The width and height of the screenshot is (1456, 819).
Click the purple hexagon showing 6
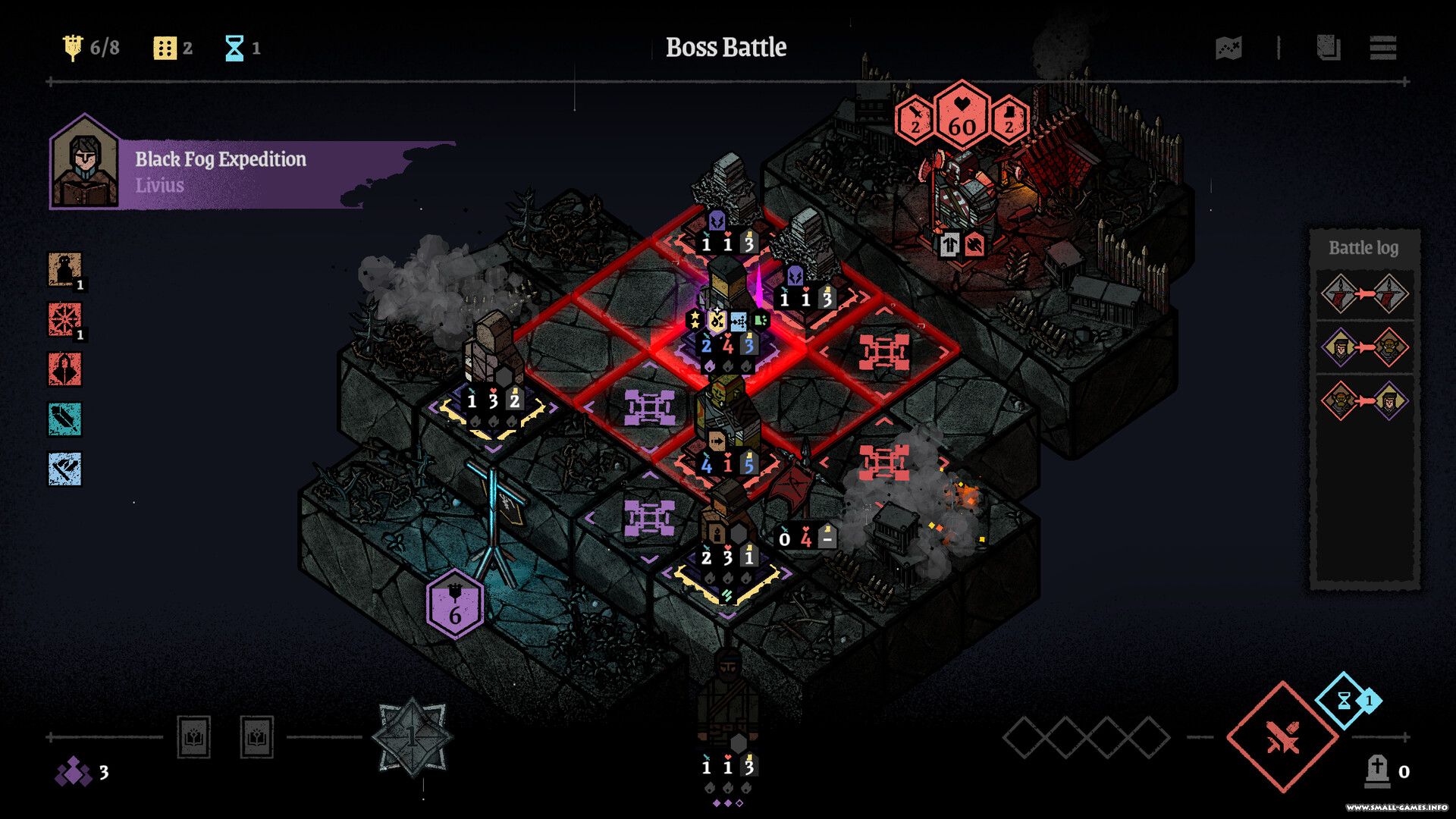click(454, 604)
